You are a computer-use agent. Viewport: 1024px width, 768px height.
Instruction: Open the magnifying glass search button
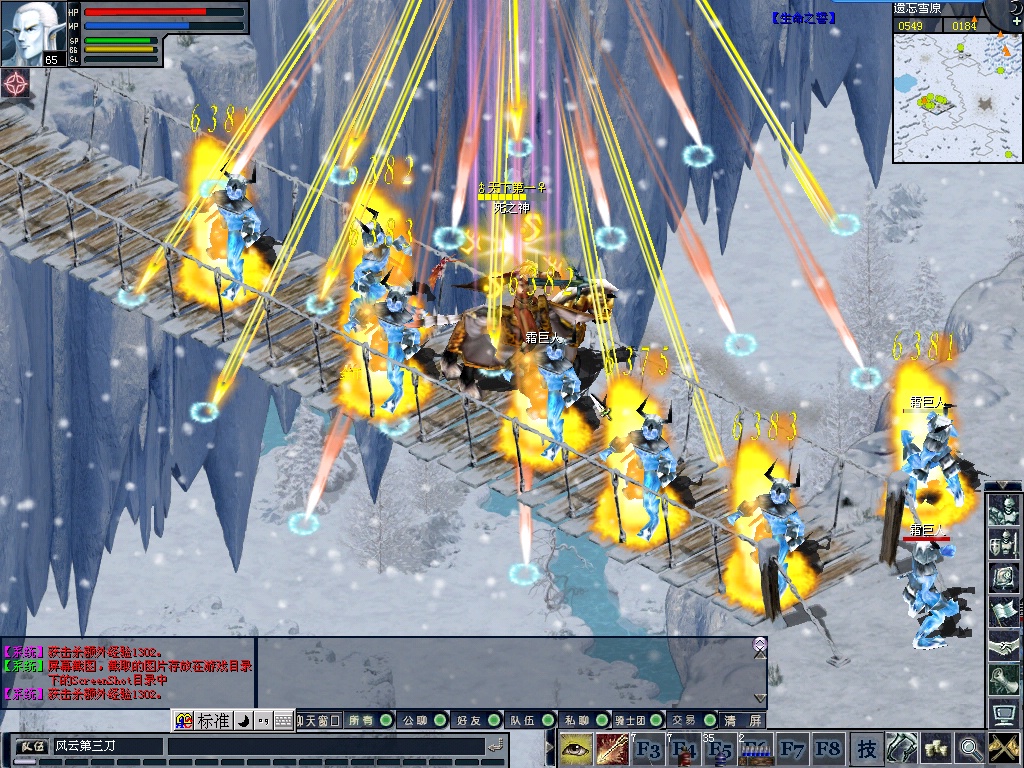(969, 748)
